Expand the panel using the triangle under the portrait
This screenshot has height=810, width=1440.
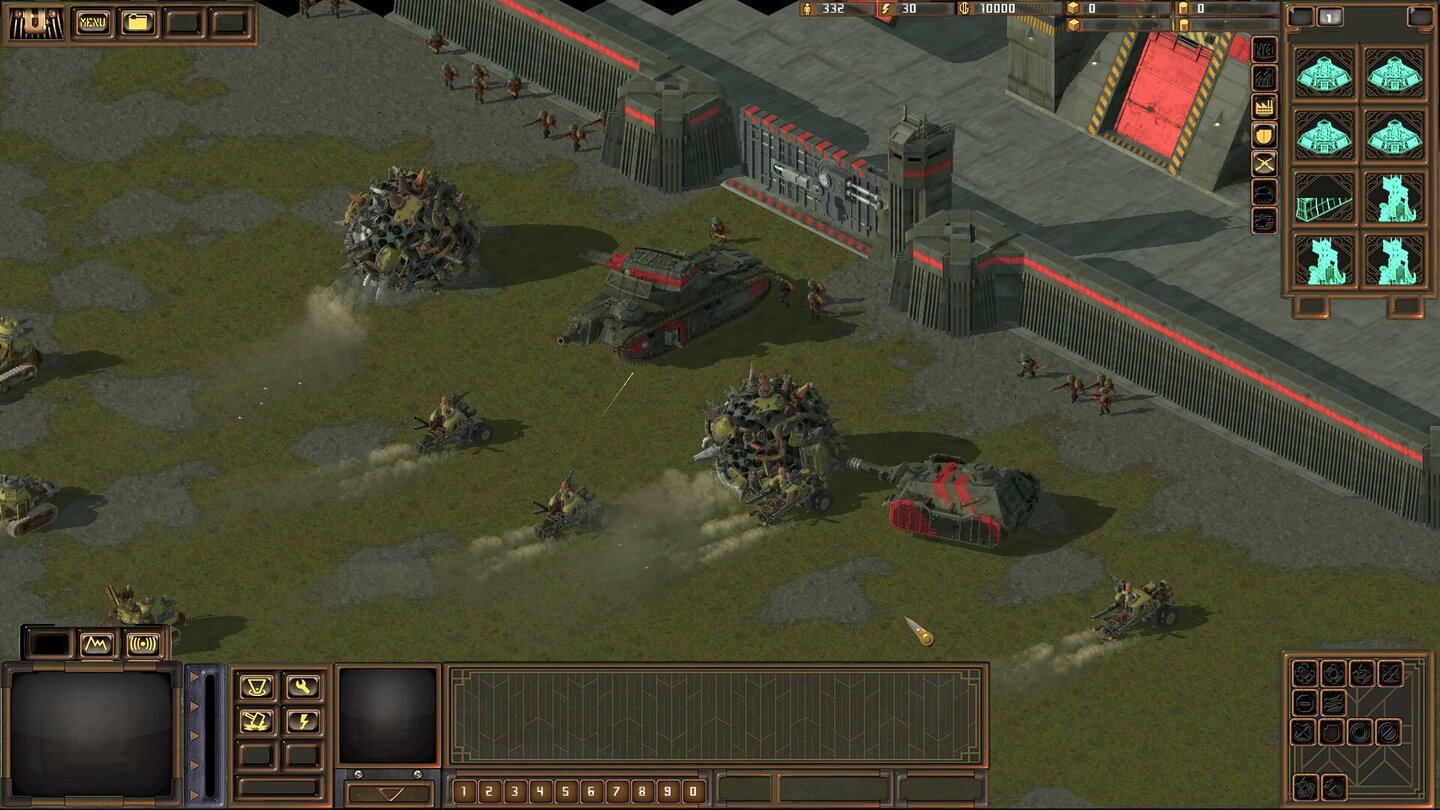(x=388, y=791)
